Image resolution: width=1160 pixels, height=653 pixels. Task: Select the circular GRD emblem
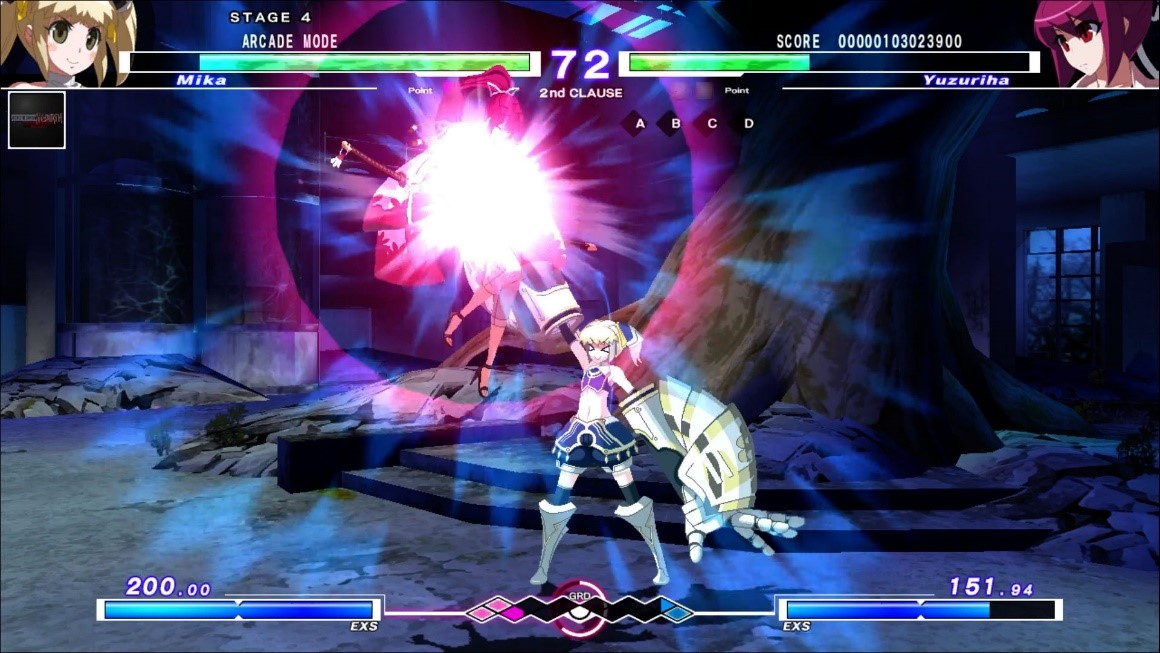pyautogui.click(x=580, y=607)
